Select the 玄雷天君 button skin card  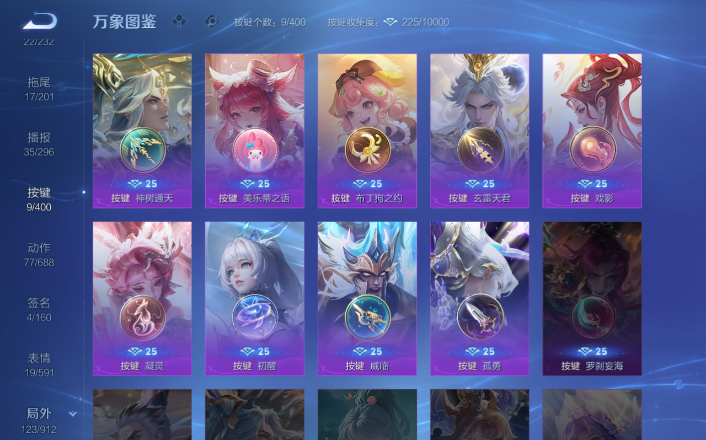[x=479, y=130]
